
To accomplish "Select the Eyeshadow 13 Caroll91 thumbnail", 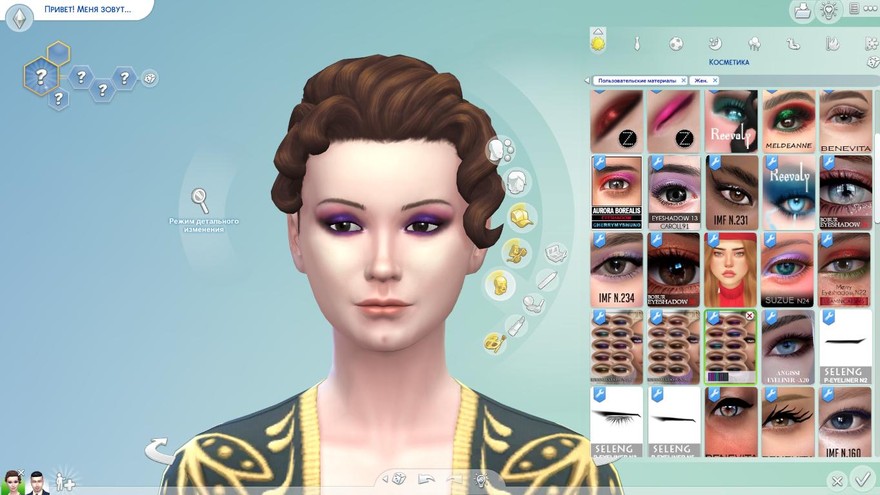I will click(674, 192).
